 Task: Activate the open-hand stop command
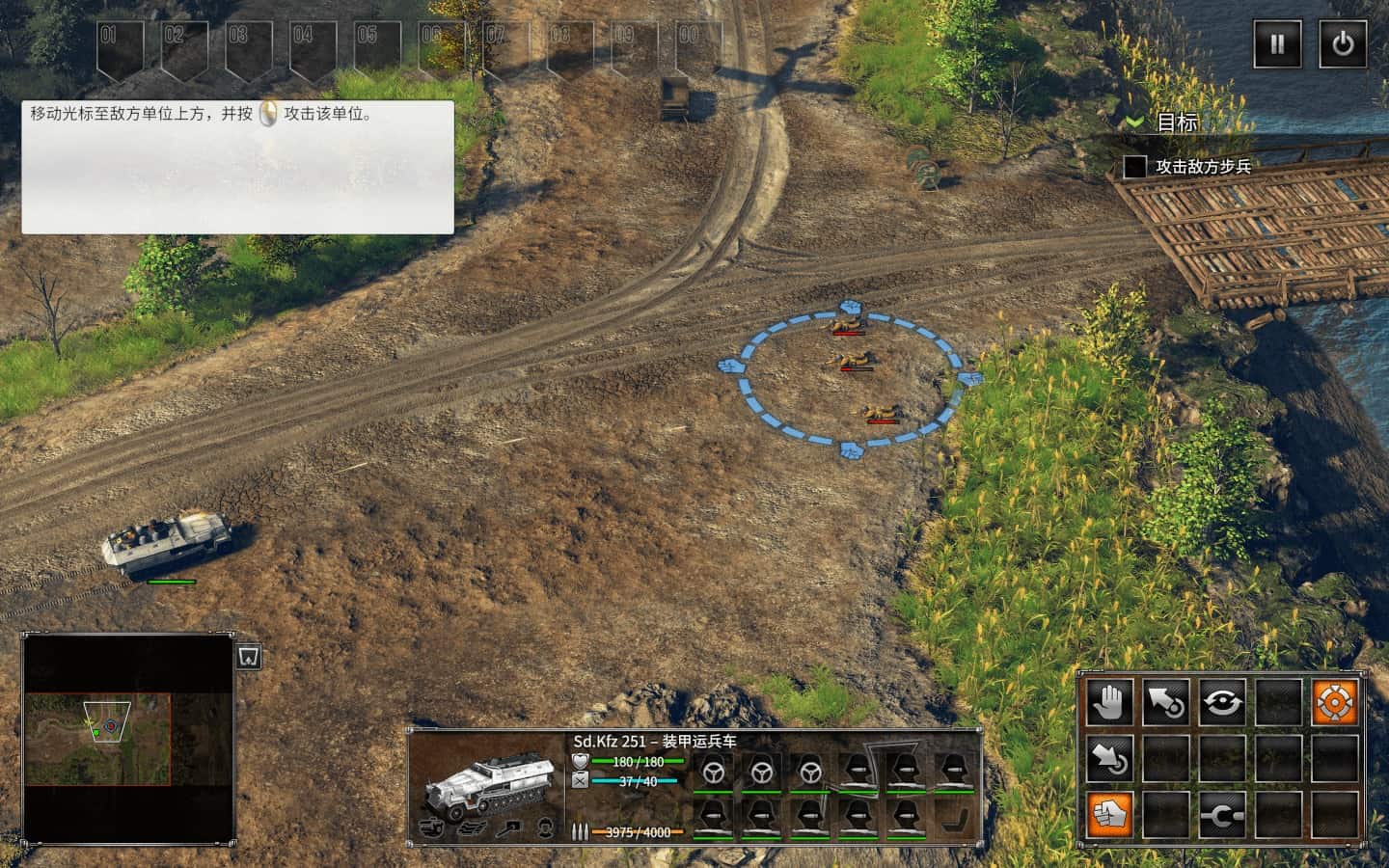pyautogui.click(x=1110, y=702)
